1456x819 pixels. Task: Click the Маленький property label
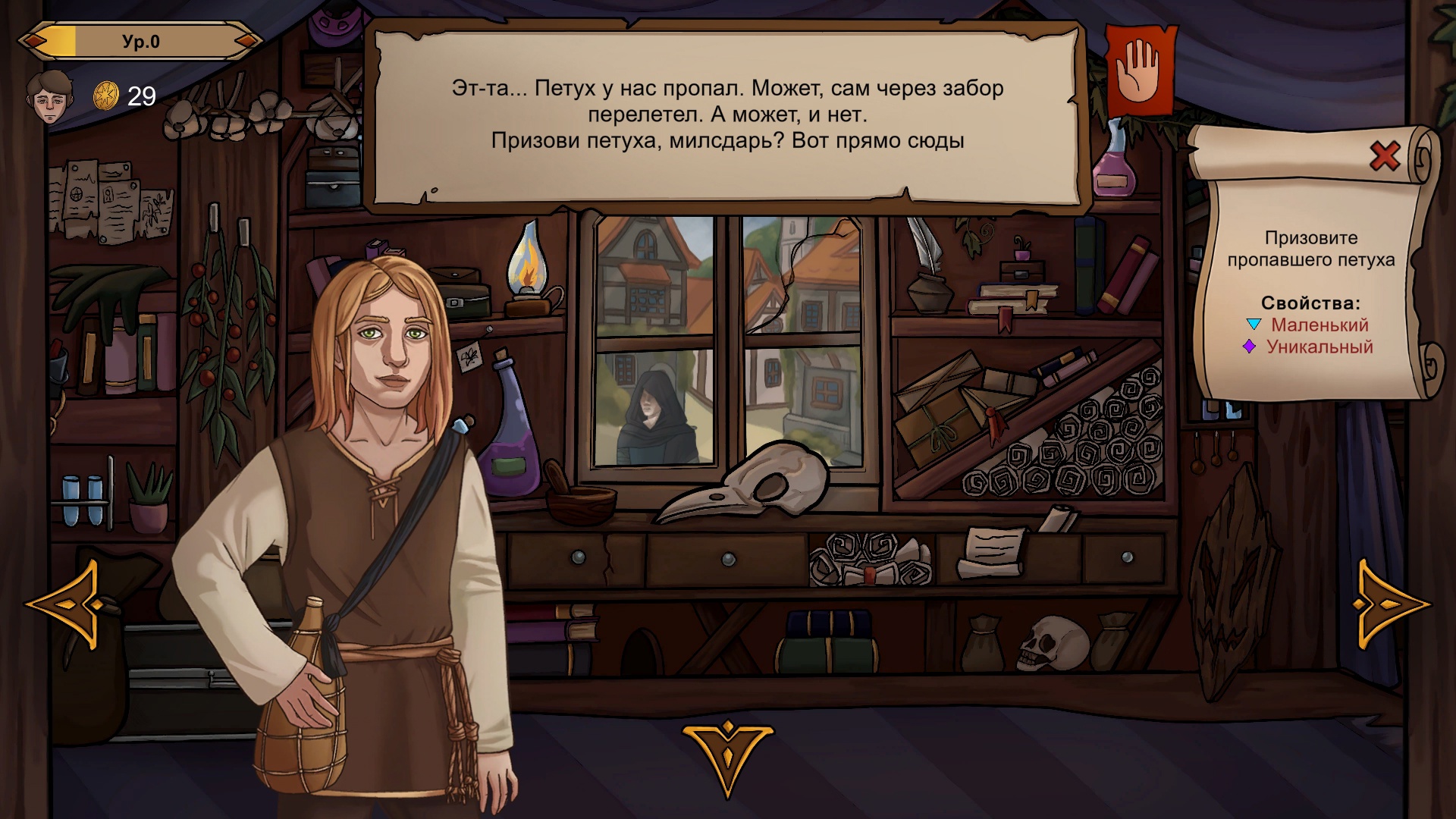pos(1321,325)
